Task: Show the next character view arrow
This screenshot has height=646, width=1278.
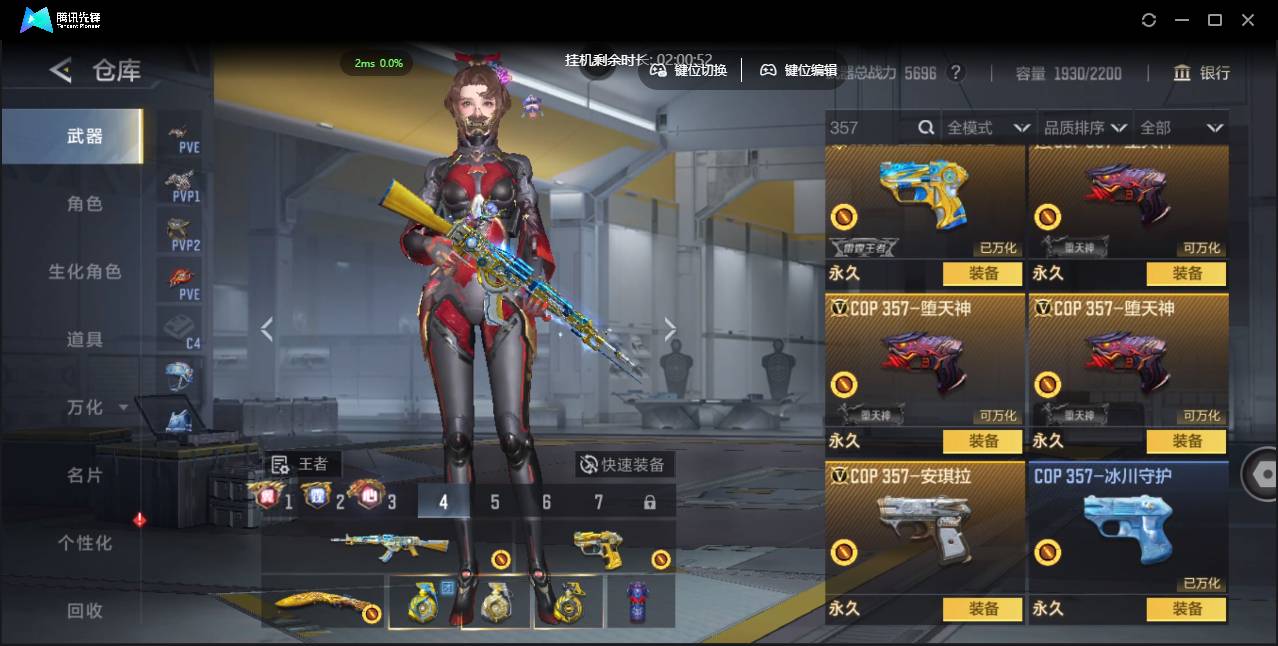Action: point(670,330)
